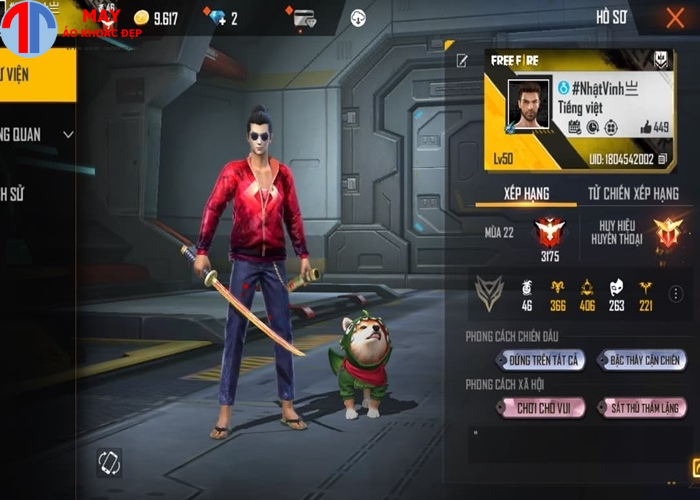The width and height of the screenshot is (700, 500).
Task: Click the profile avatar portrait
Action: pyautogui.click(x=528, y=104)
